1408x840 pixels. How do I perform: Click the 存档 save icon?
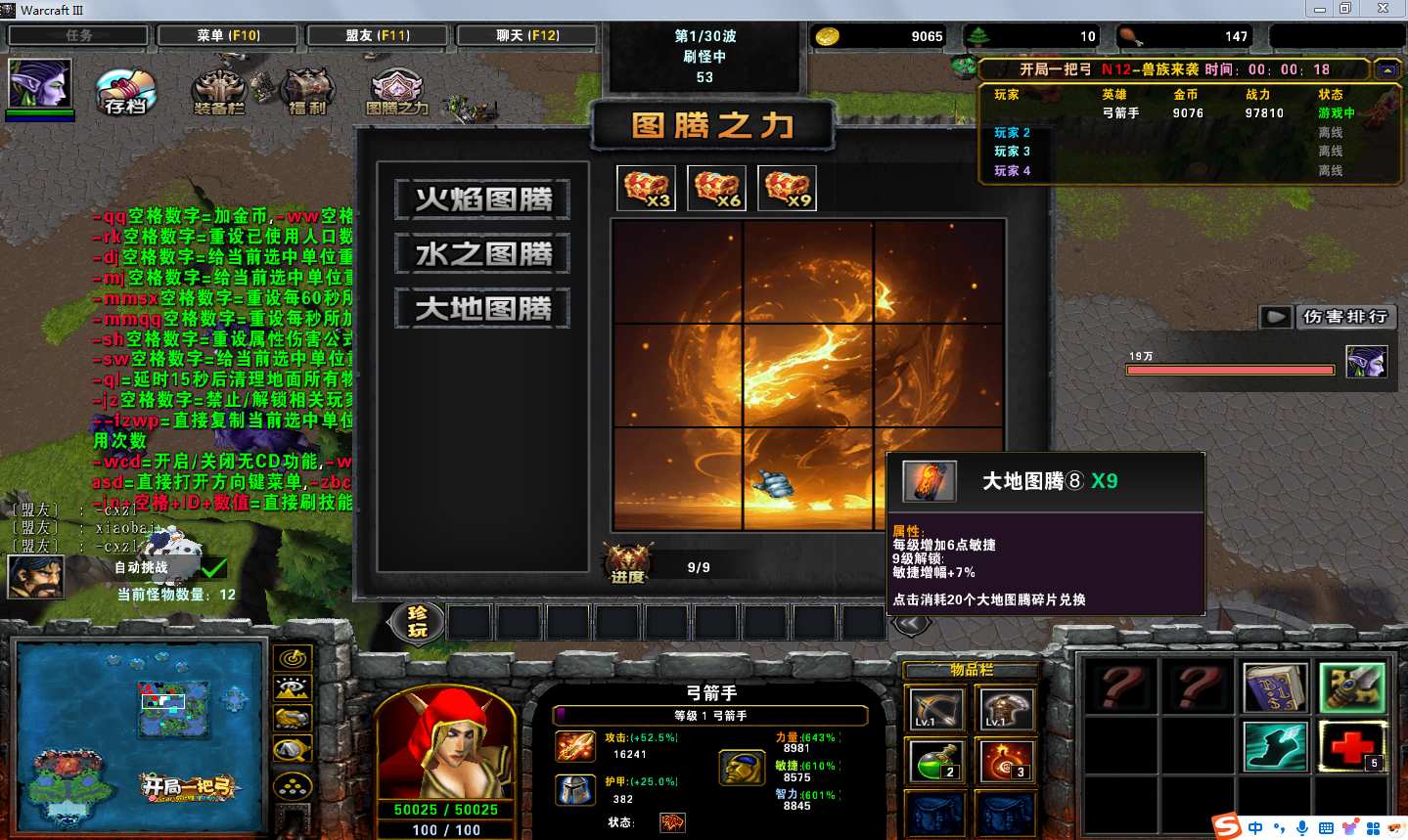click(x=126, y=93)
